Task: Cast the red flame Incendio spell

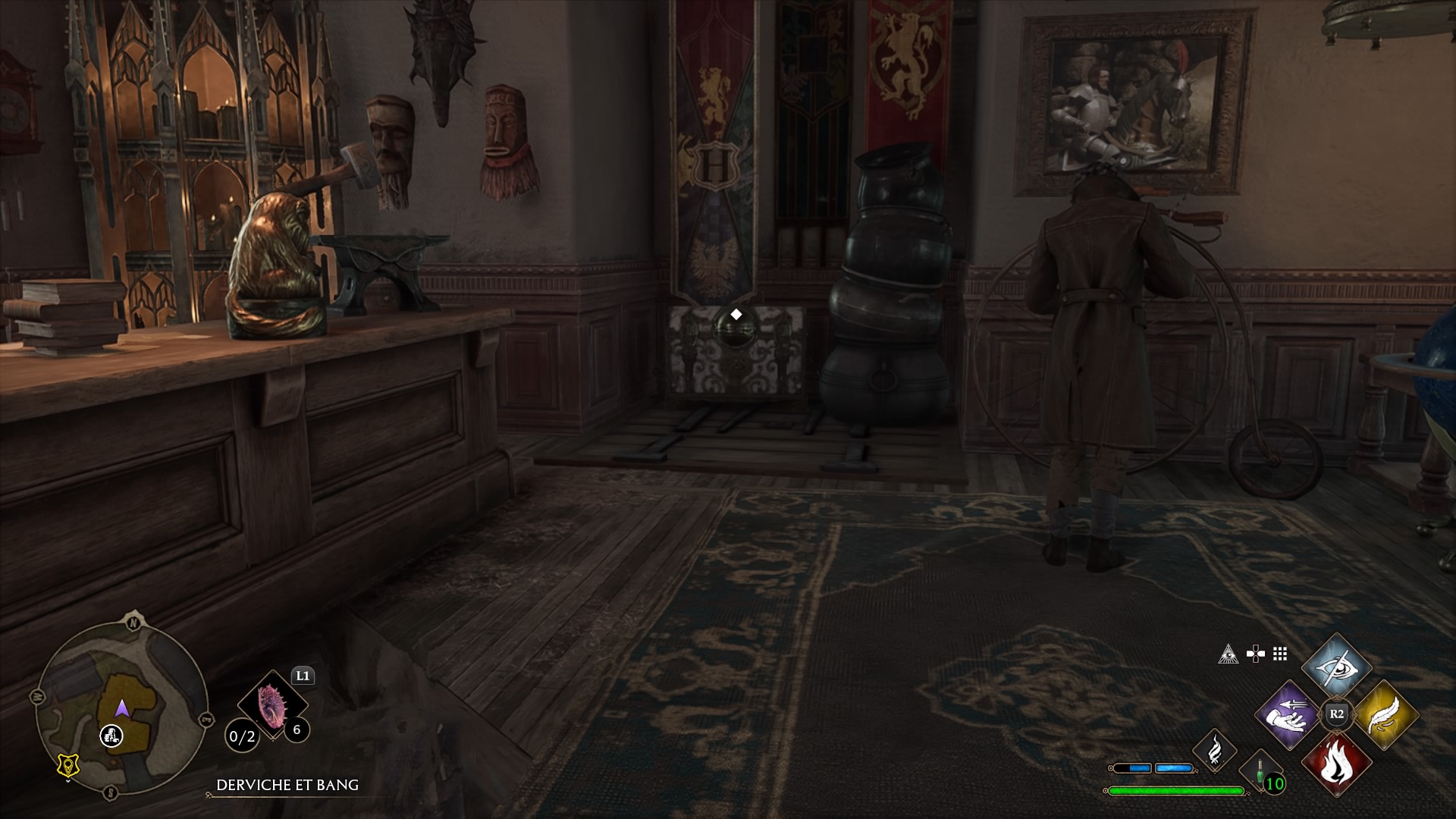Action: [x=1336, y=762]
